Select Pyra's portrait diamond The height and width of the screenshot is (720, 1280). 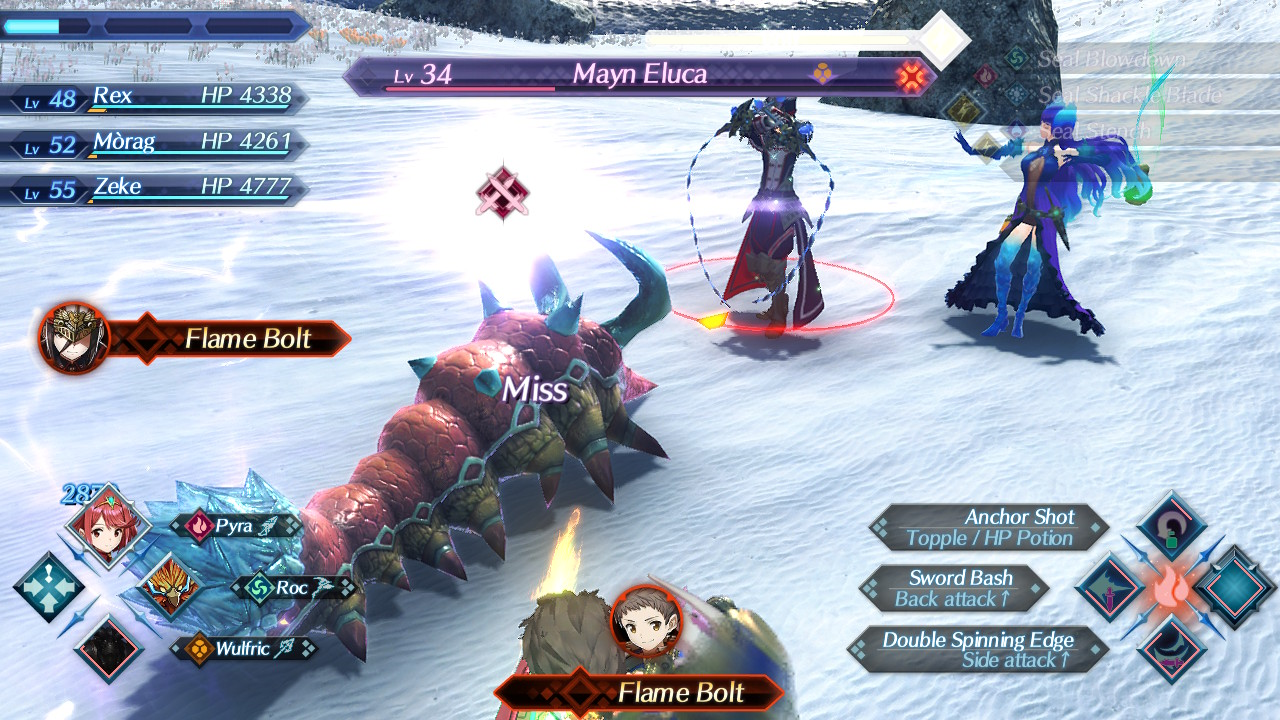pos(106,525)
